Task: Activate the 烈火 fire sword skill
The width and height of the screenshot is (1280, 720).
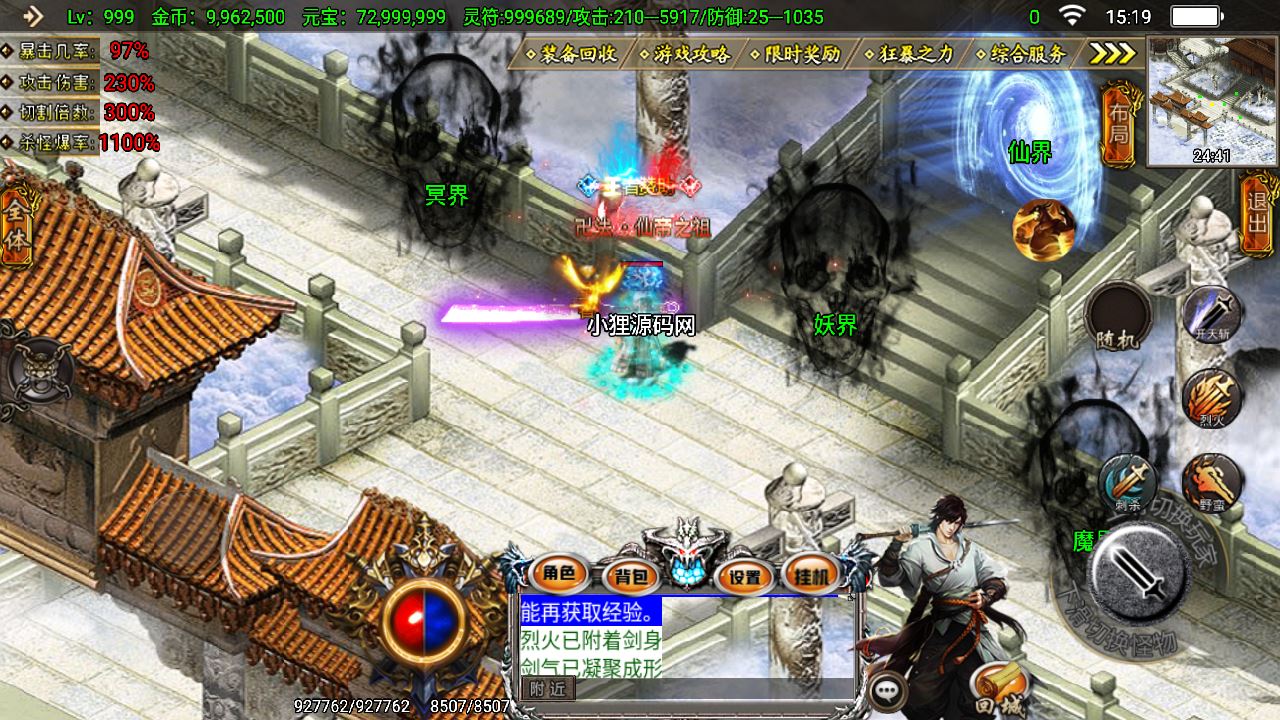Action: [1212, 399]
